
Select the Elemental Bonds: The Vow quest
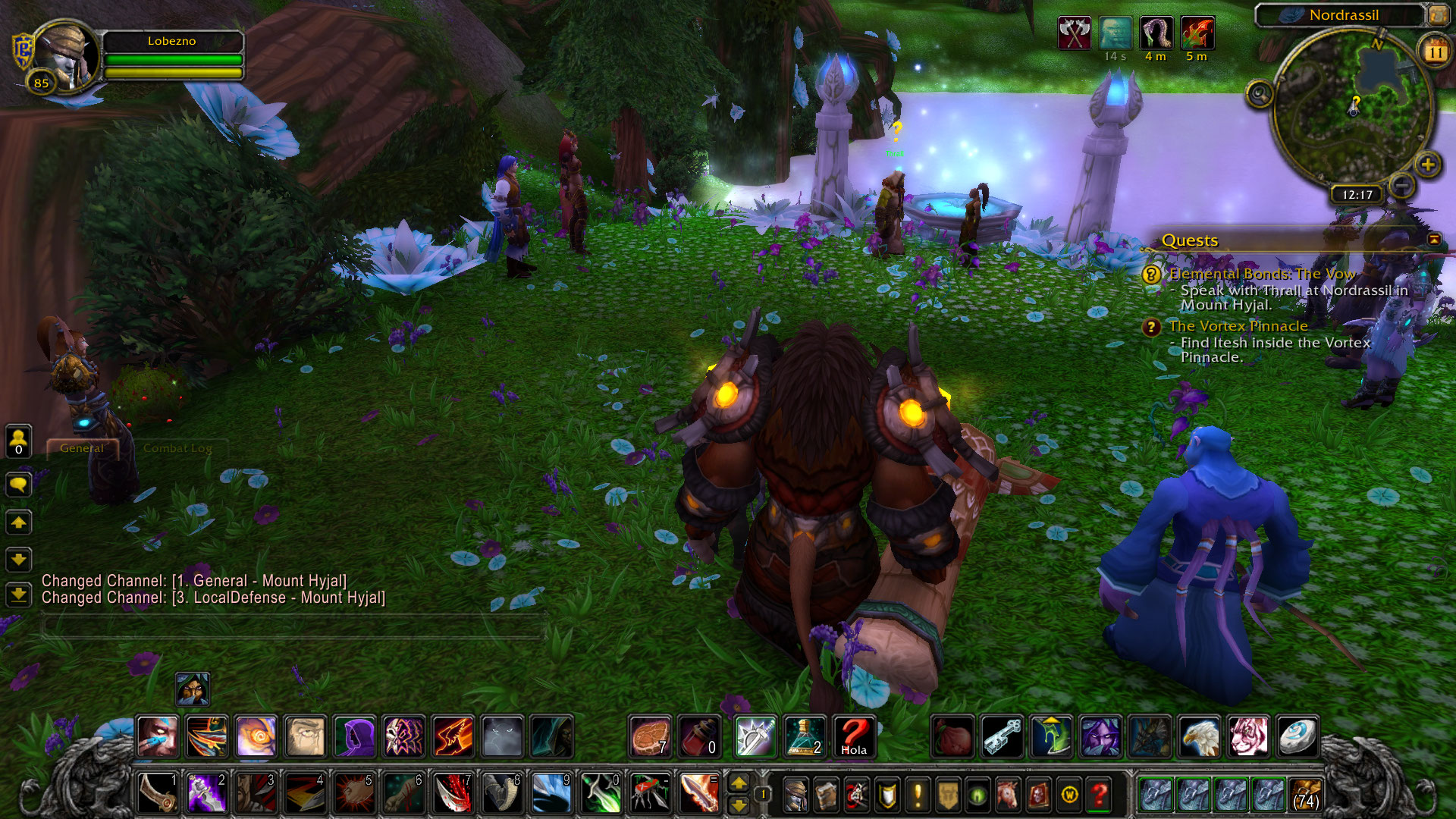tap(1262, 274)
